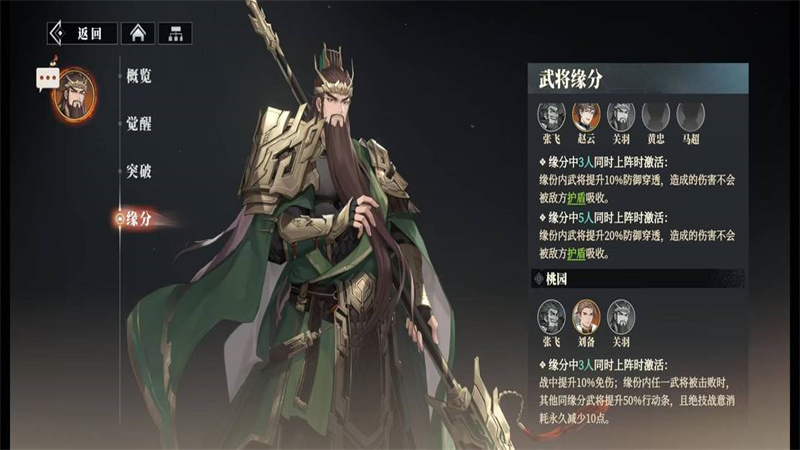Viewport: 800px width, 450px height.
Task: Open the hierarchy menu icon beside home
Action: (x=174, y=33)
